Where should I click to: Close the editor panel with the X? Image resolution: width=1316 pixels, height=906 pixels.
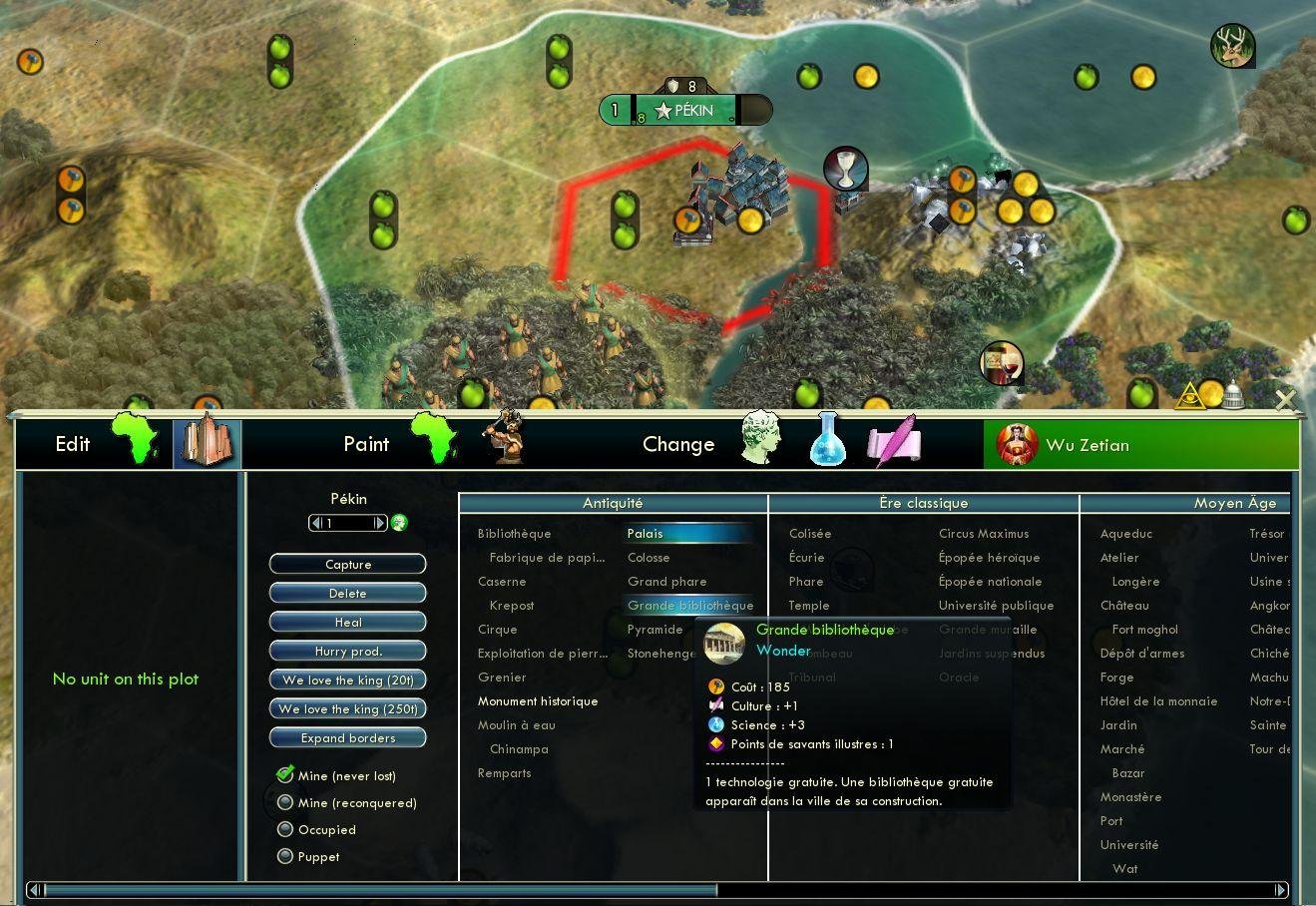coord(1285,400)
